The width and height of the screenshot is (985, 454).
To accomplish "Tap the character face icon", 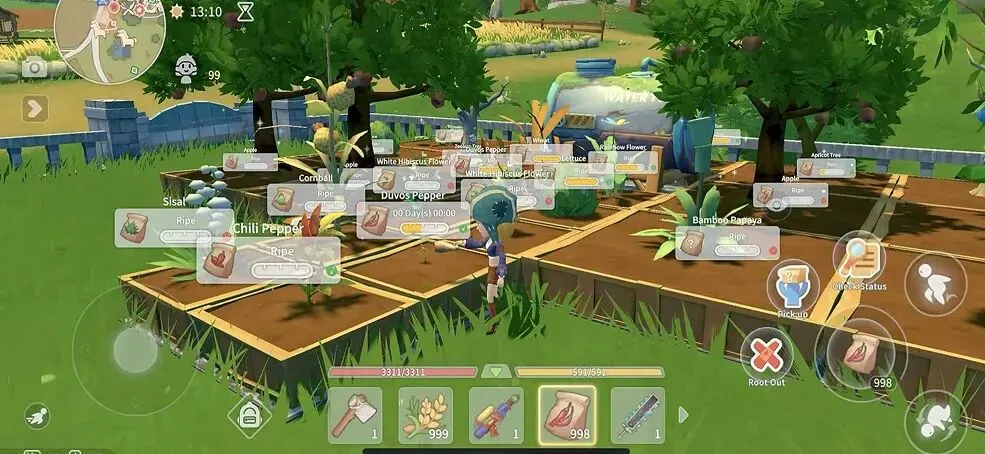I will [185, 68].
